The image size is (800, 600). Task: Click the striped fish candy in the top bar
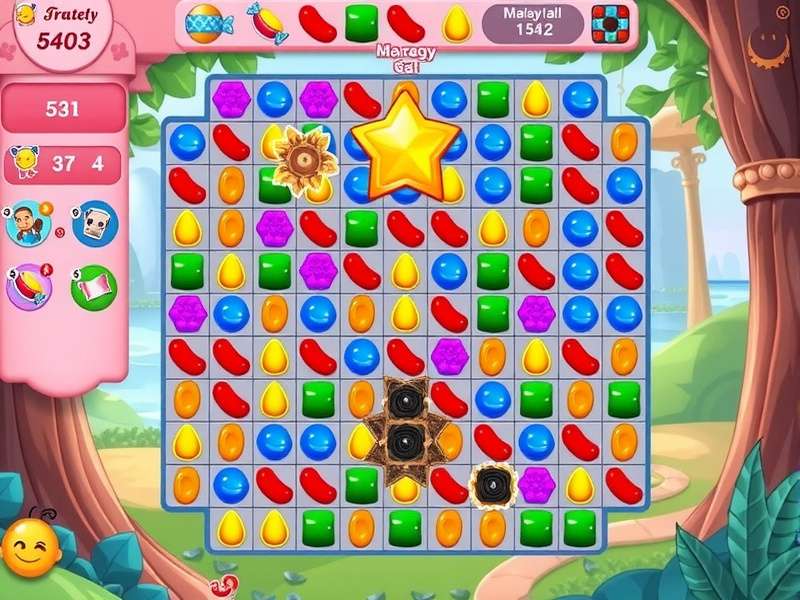206,22
